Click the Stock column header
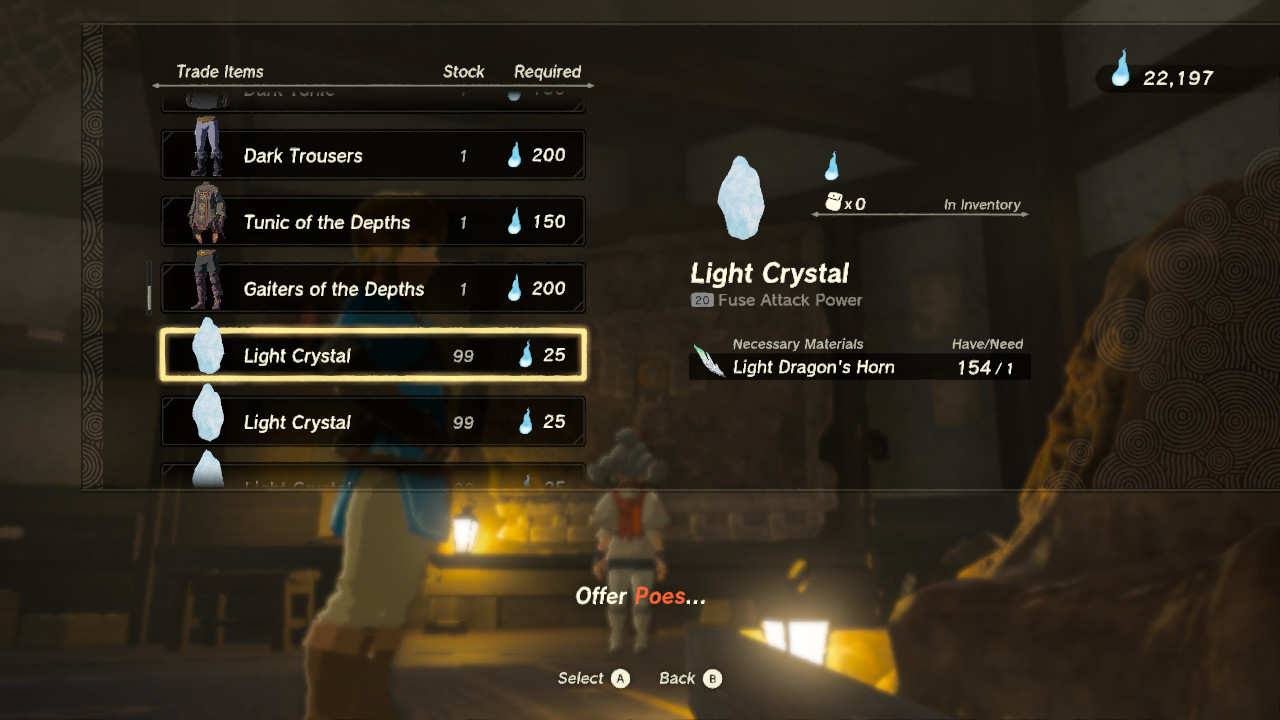 coord(464,71)
